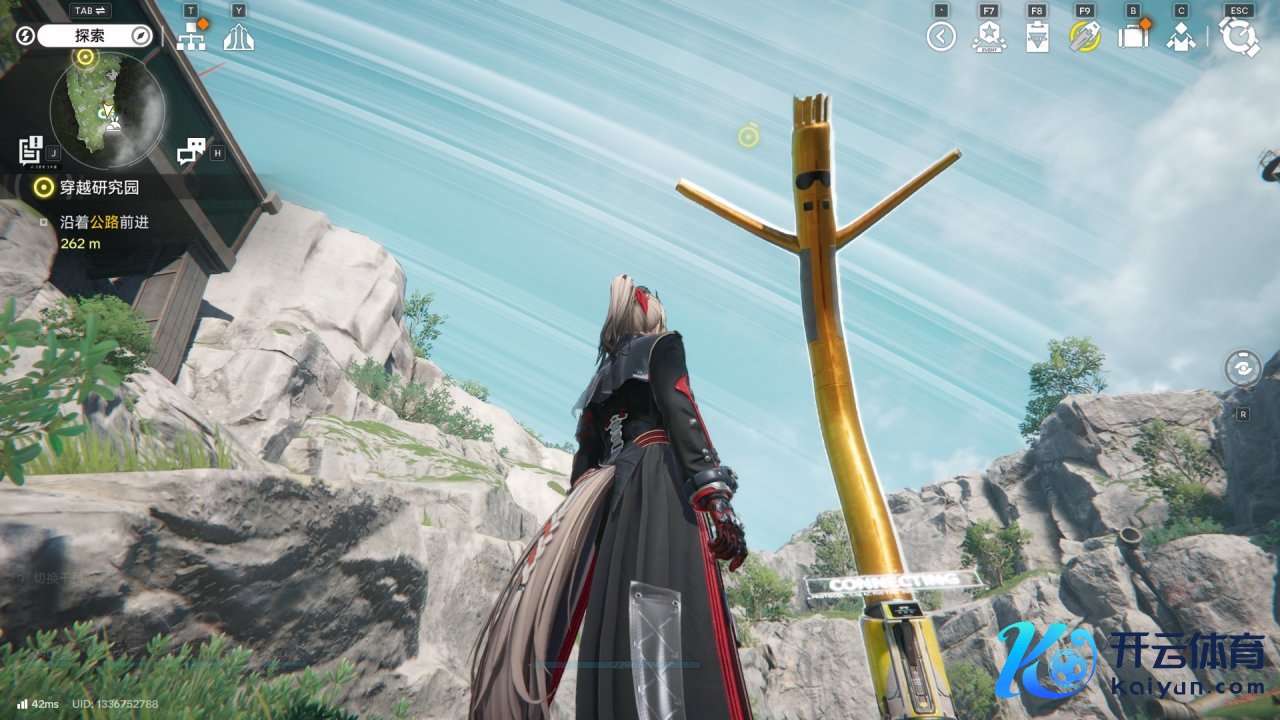The width and height of the screenshot is (1280, 720).
Task: Click the circled left-arrow collapse button
Action: 941,37
